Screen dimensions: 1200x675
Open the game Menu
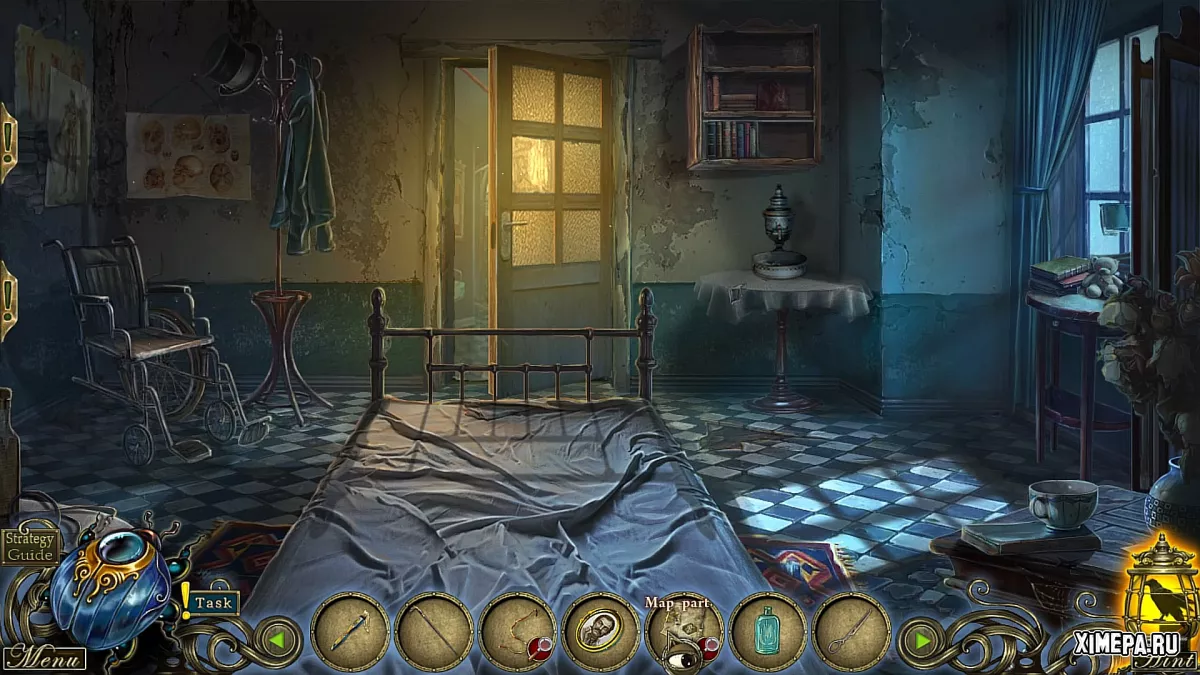coord(43,658)
